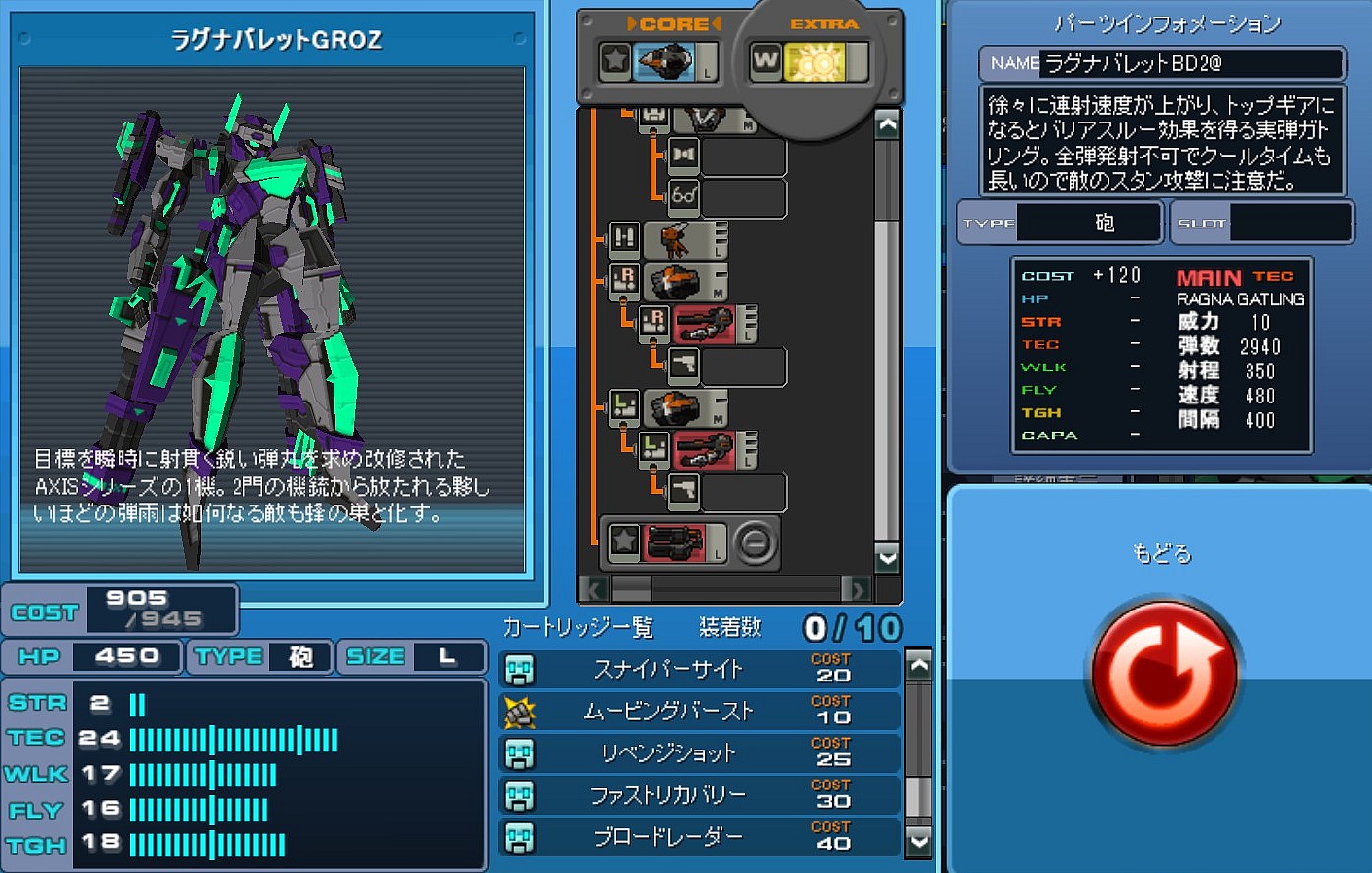
Task: Select the starred red weapon part at tree bottom
Action: click(x=674, y=542)
